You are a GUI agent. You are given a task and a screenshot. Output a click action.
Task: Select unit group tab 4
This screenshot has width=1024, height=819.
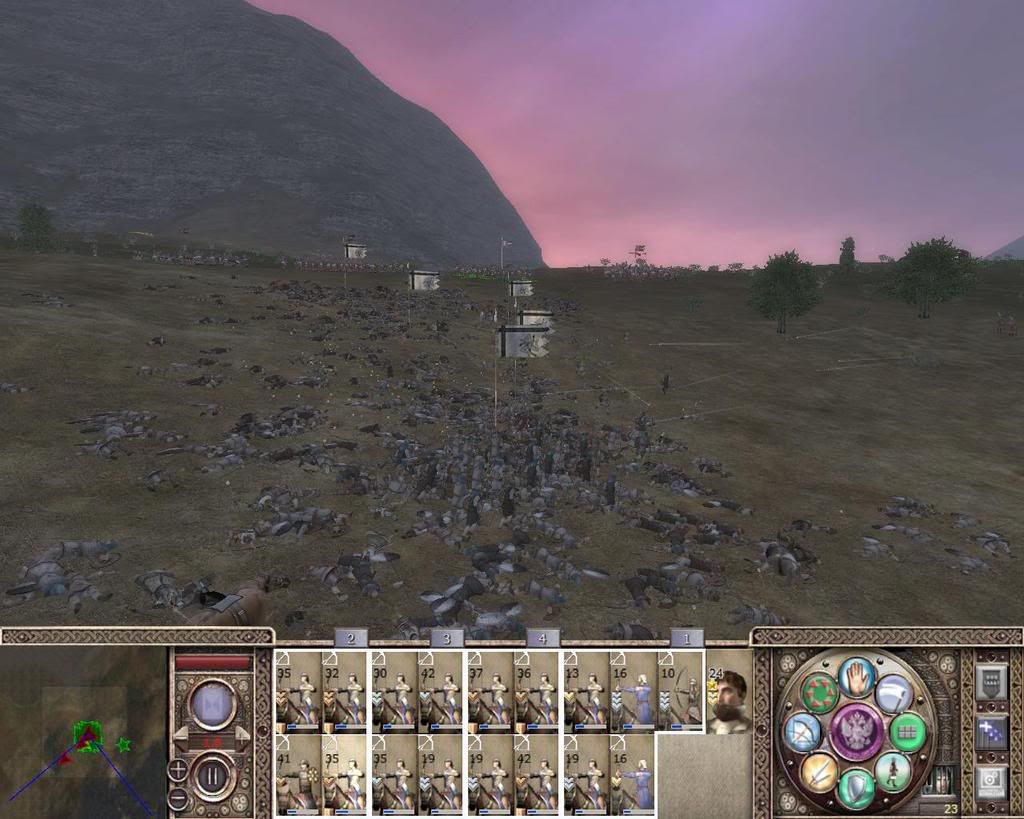542,638
